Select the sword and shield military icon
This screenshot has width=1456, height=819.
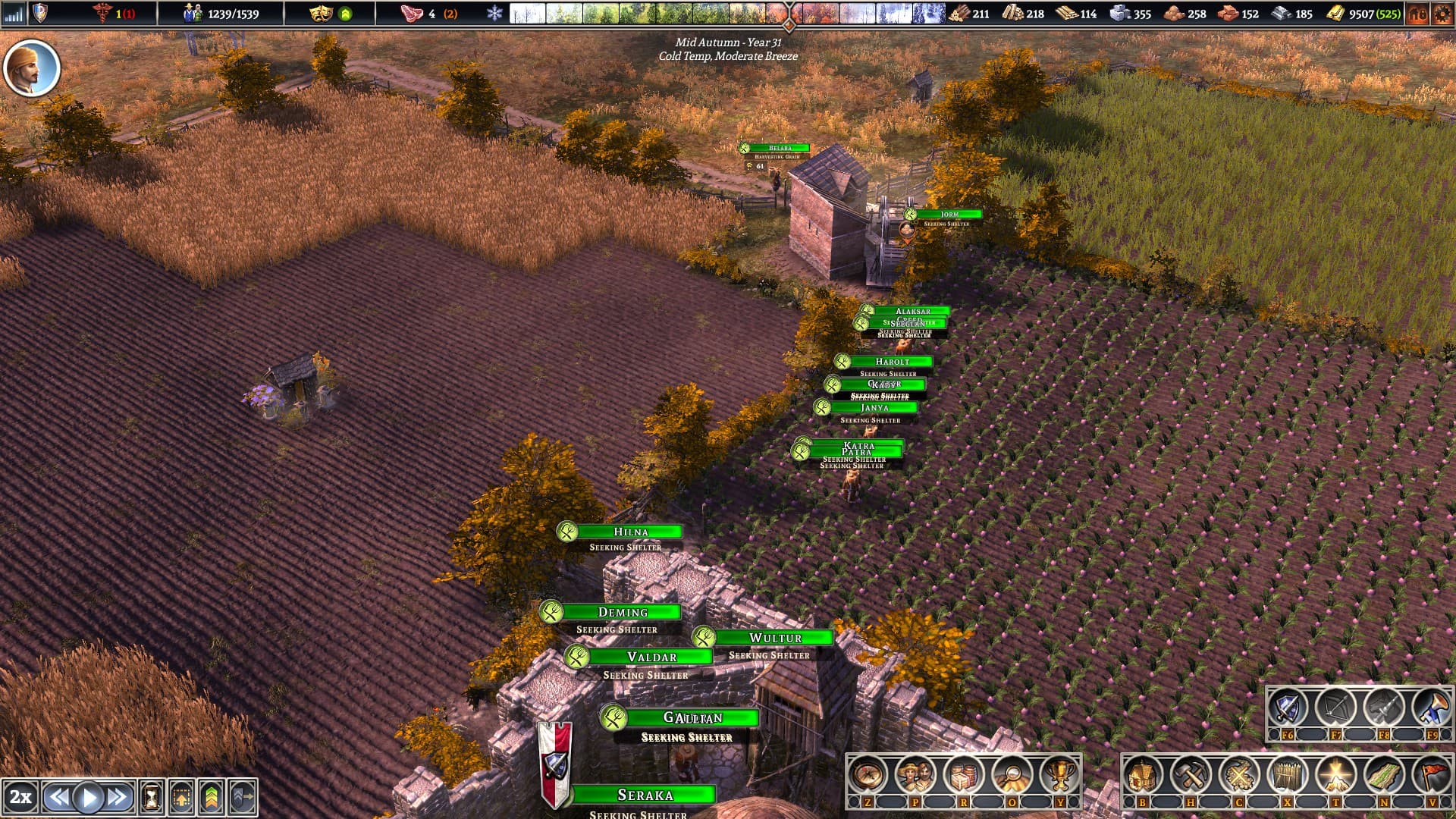[x=1288, y=708]
